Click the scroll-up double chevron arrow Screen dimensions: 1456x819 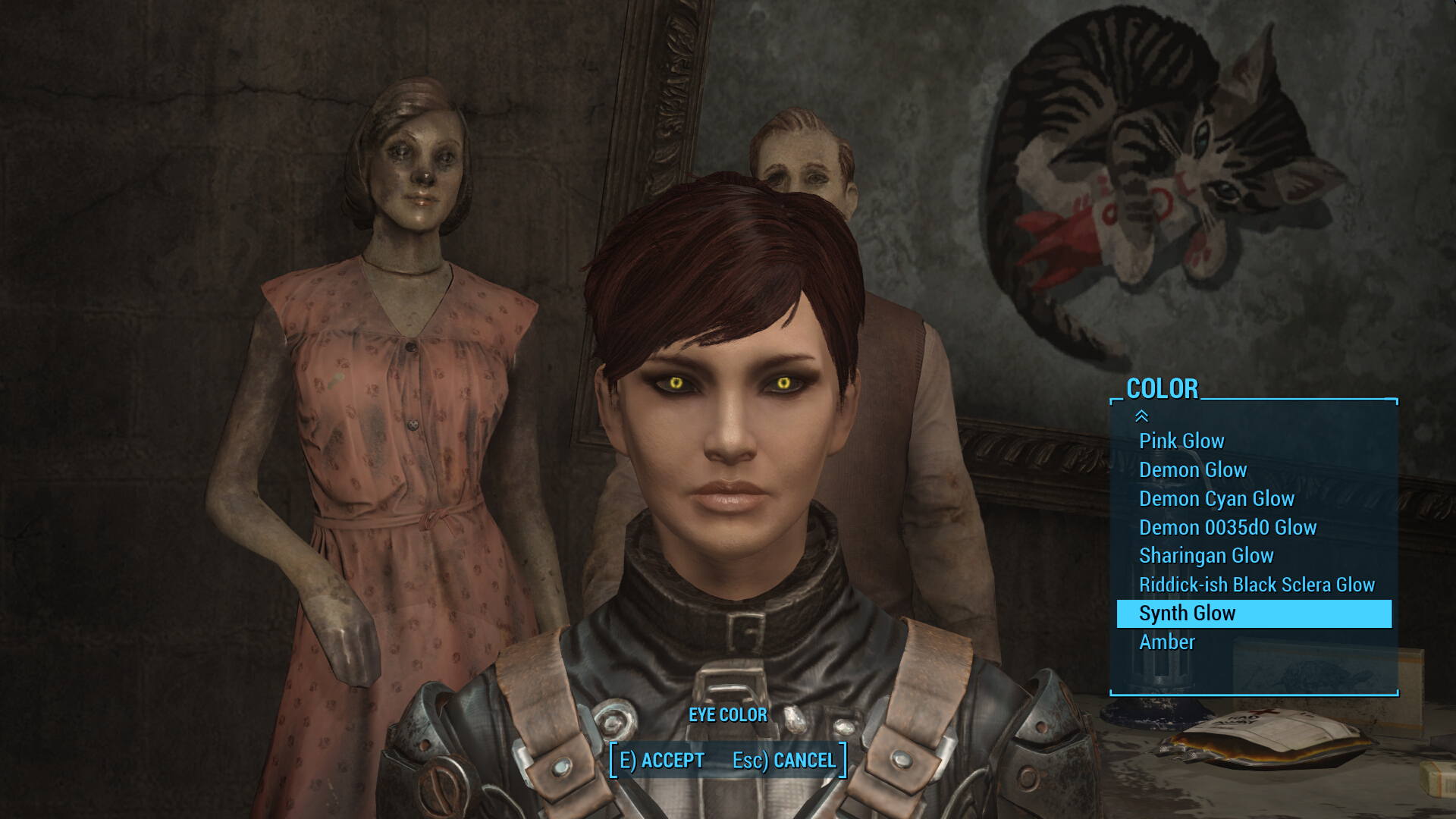pos(1141,416)
